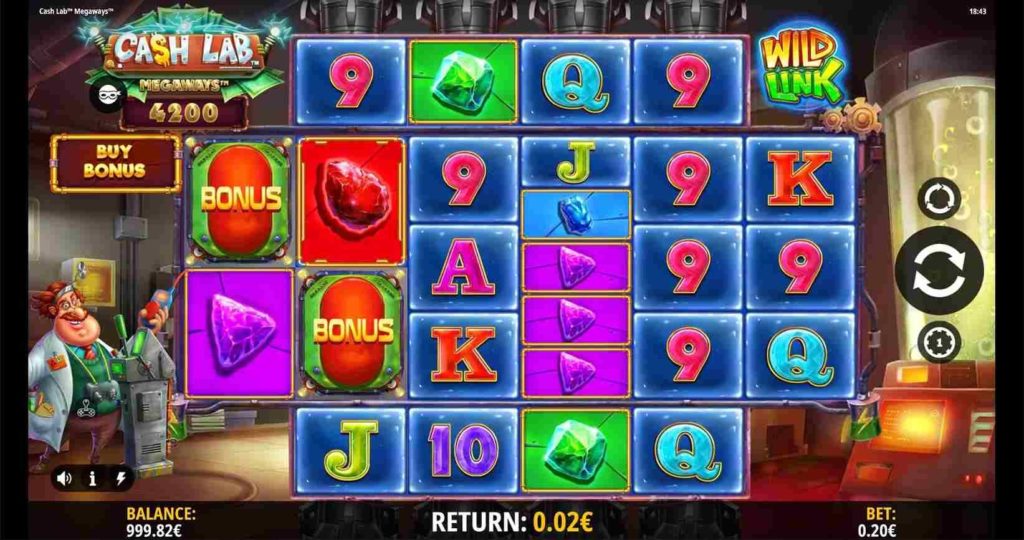Screen dimensions: 1024x540
Task: Toggle the sound speaker icon
Action: coord(64,478)
